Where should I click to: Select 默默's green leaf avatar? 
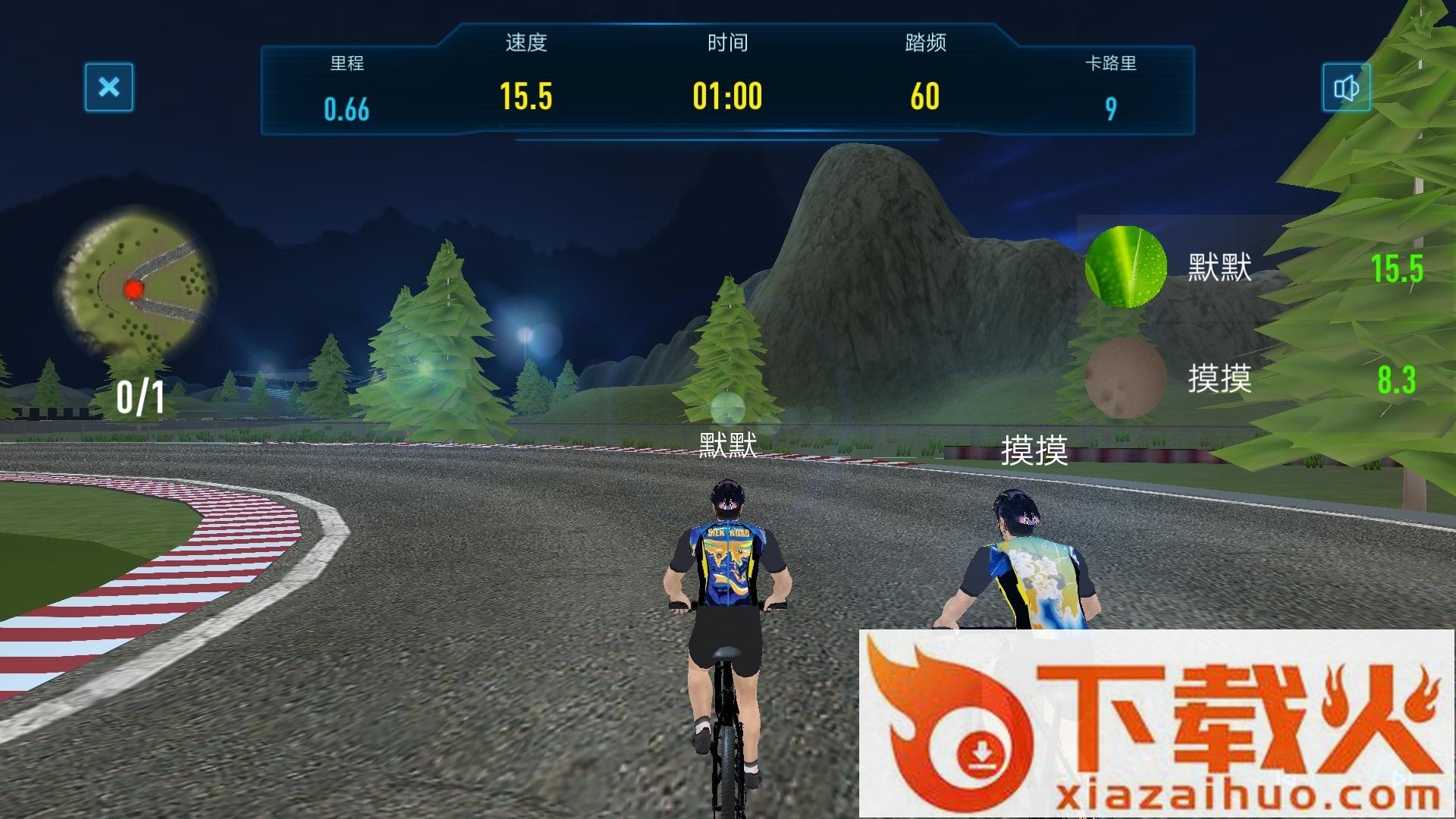(1125, 267)
